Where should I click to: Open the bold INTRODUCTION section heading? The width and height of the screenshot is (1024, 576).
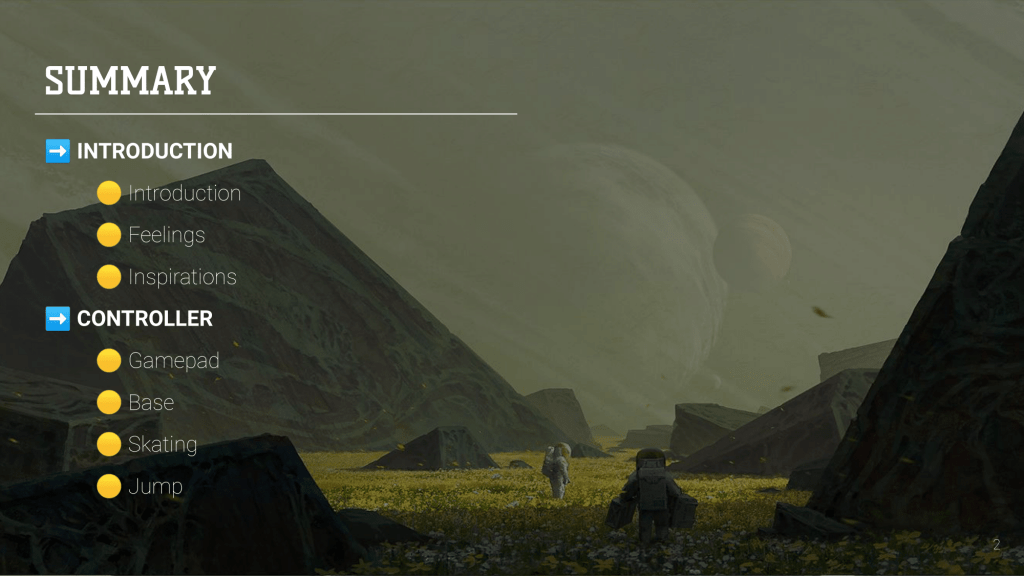[154, 151]
